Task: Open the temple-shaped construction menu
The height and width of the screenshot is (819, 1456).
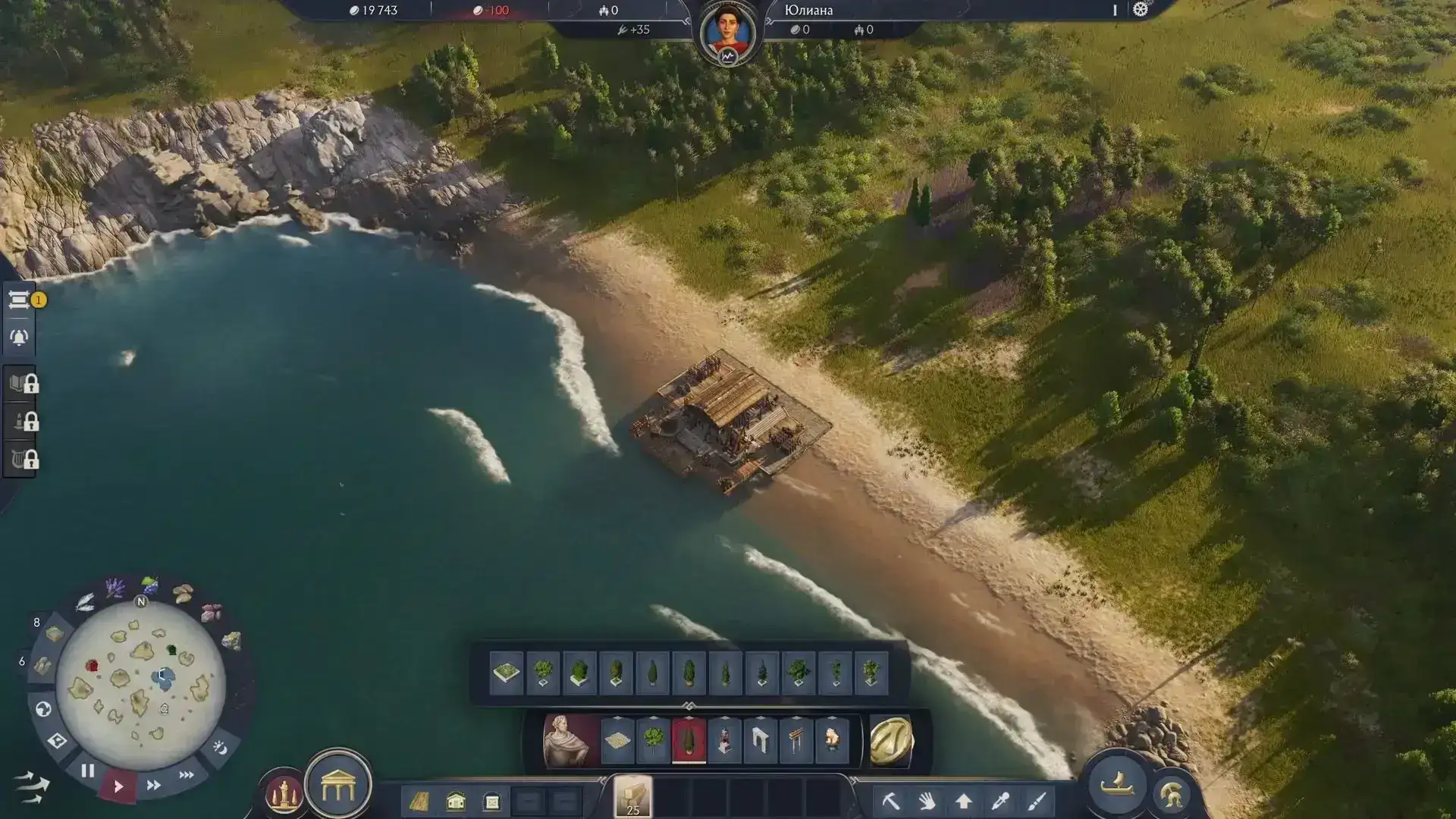Action: click(338, 788)
